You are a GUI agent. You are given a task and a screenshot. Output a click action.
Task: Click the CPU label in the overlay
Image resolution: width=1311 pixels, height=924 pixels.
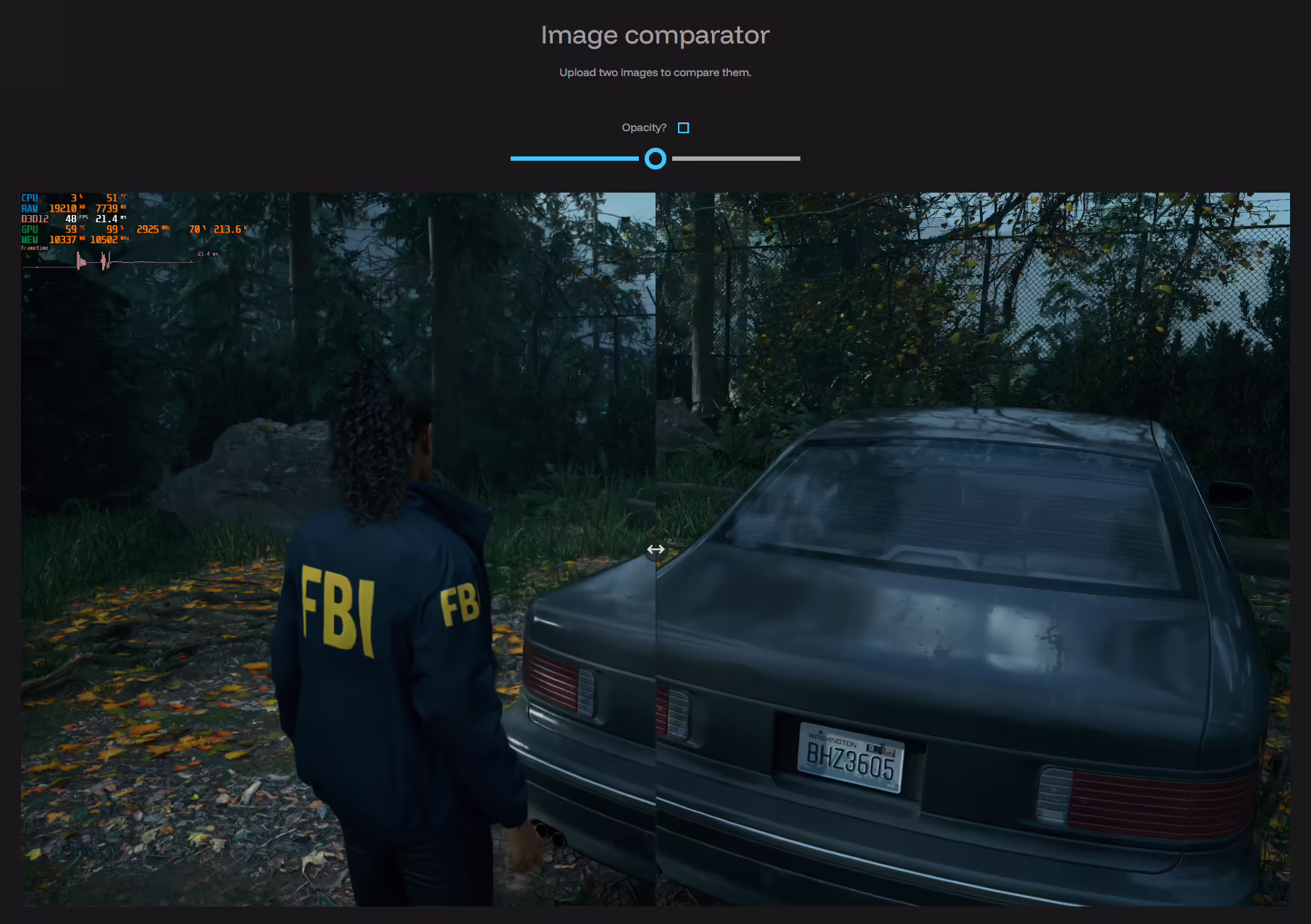pyautogui.click(x=29, y=197)
